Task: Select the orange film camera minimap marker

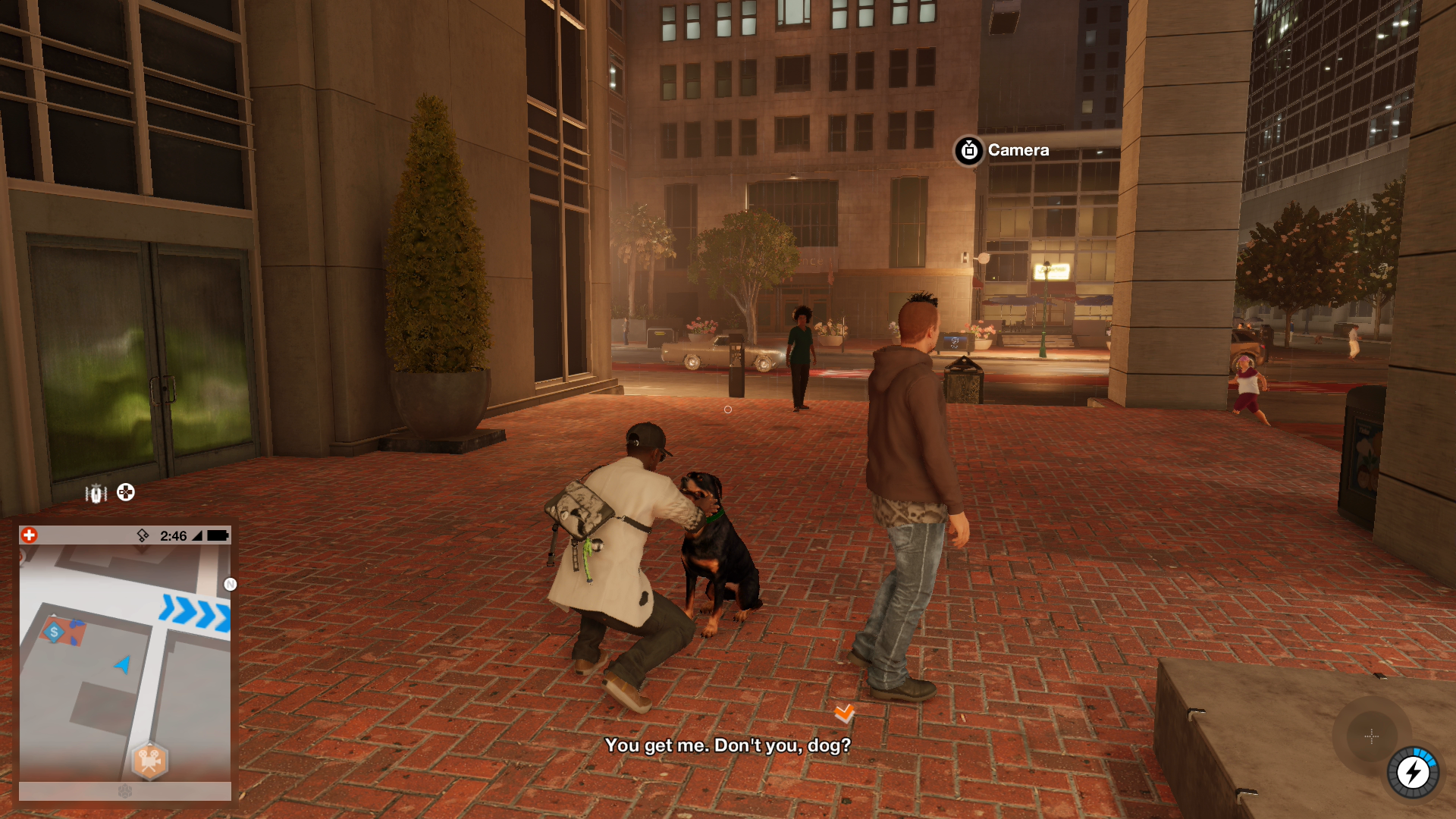Action: 149,760
